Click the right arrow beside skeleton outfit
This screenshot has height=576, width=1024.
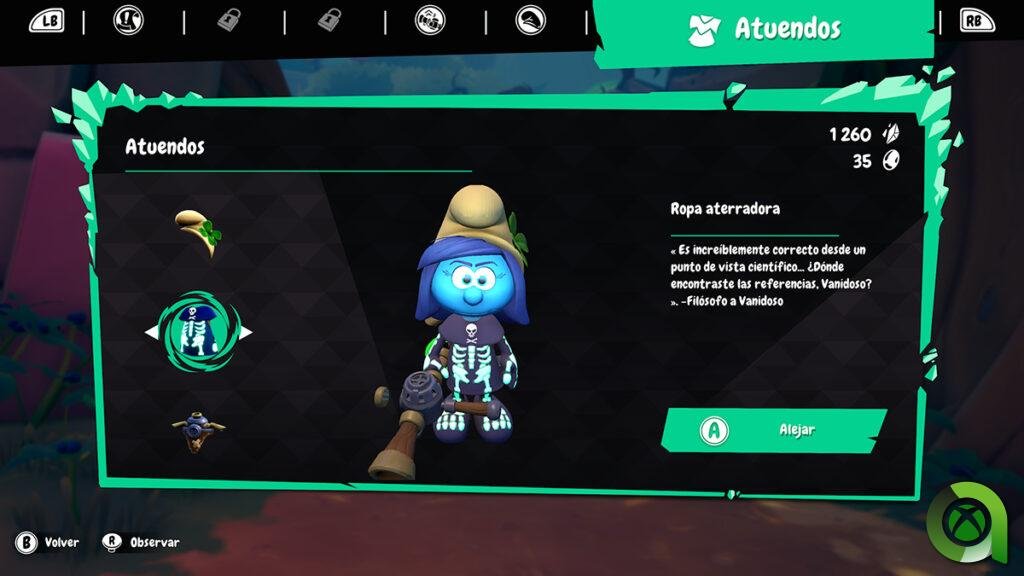pyautogui.click(x=245, y=332)
